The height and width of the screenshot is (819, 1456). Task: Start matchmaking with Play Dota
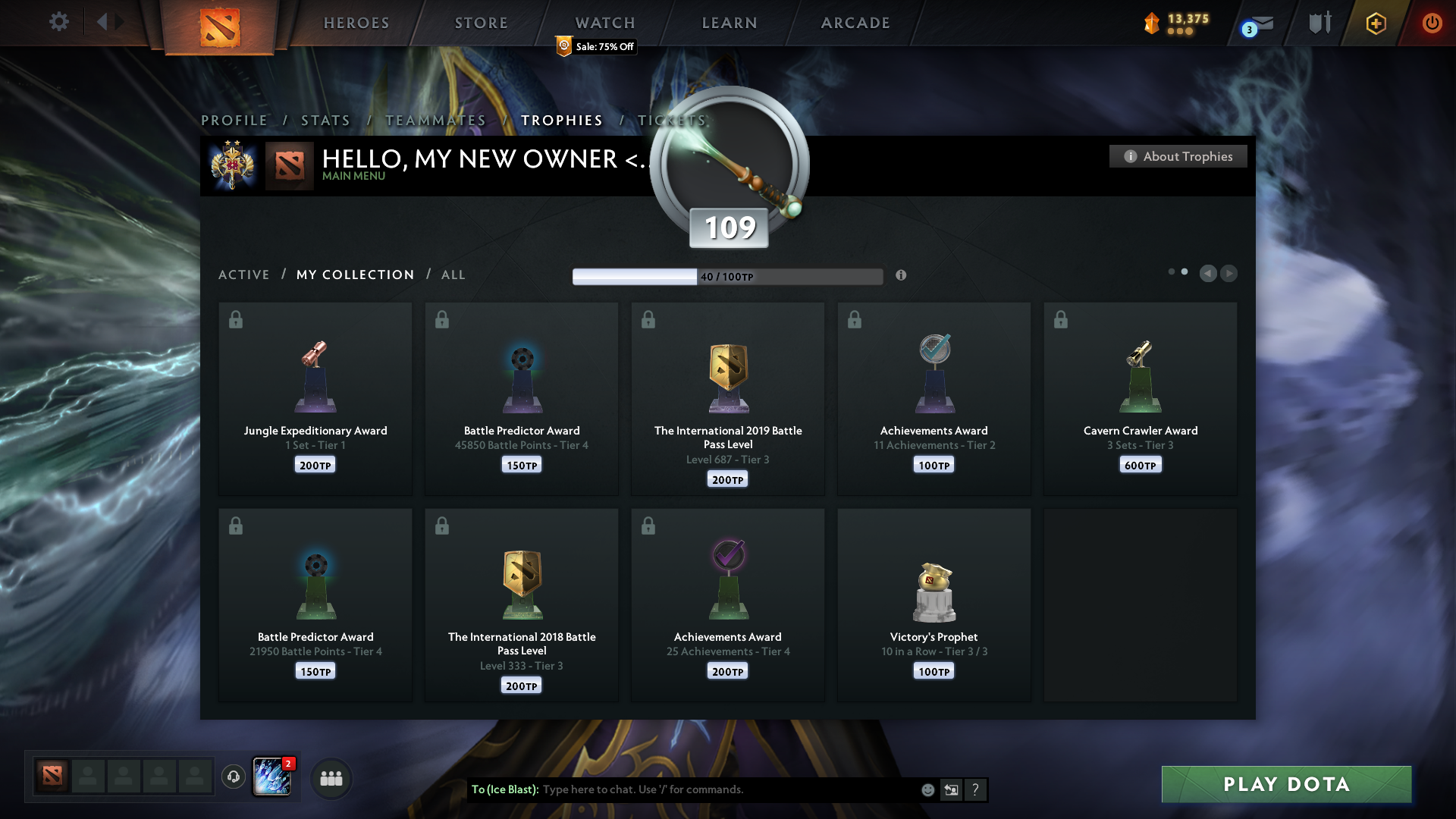coord(1286,784)
